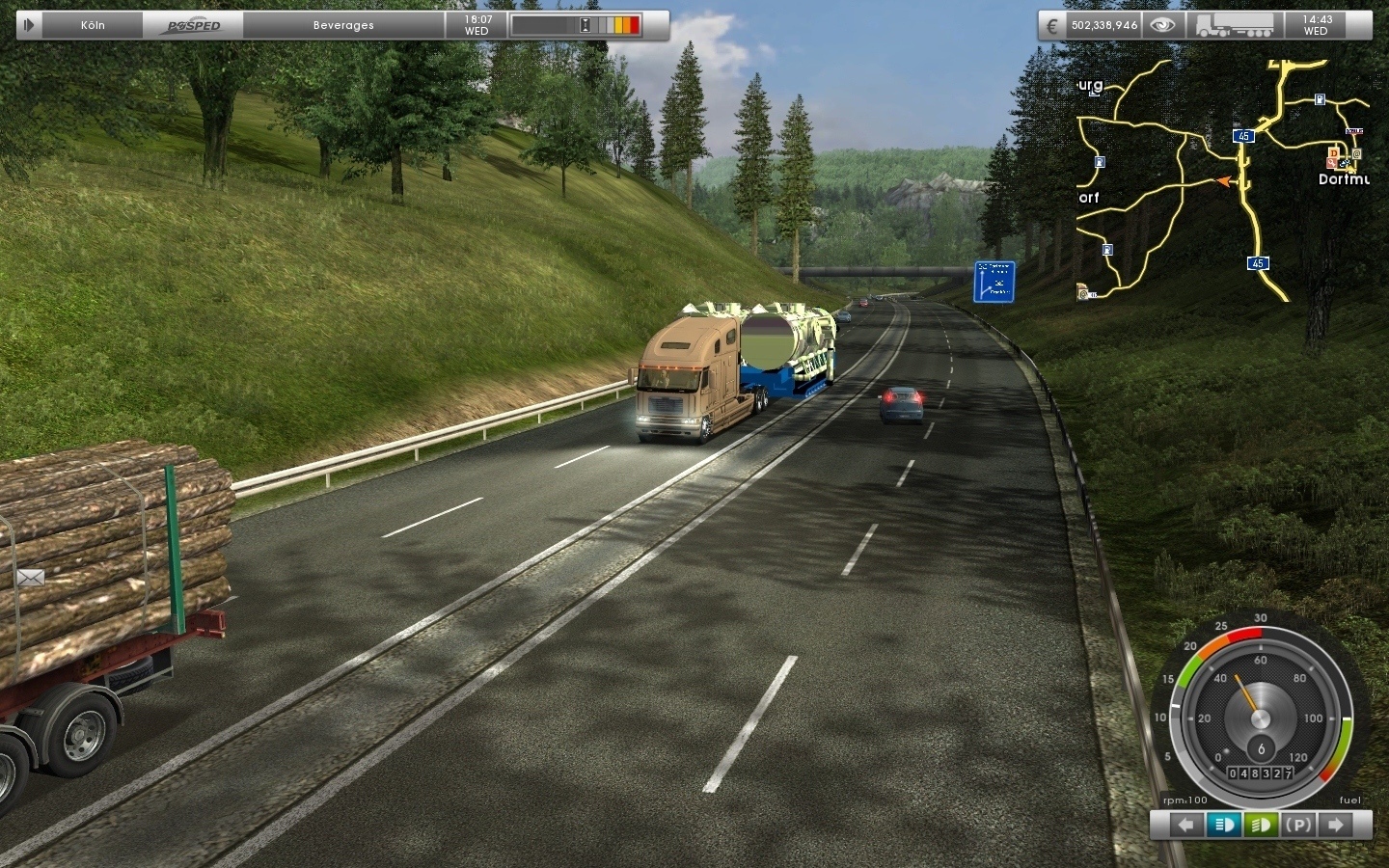Activate the right turn signal arrow
The width and height of the screenshot is (1389, 868).
coord(1337,825)
